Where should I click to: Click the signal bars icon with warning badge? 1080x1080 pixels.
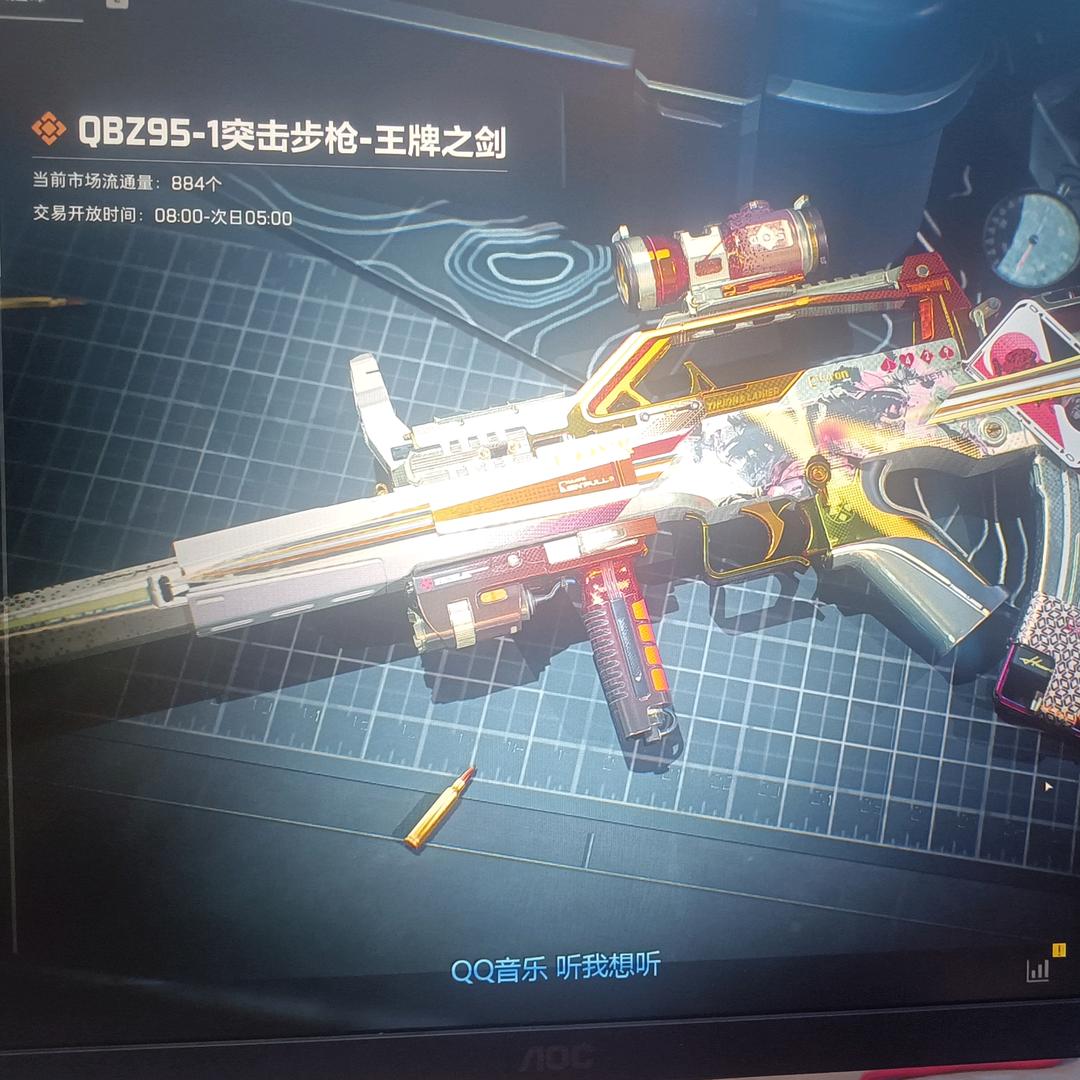(1040, 966)
